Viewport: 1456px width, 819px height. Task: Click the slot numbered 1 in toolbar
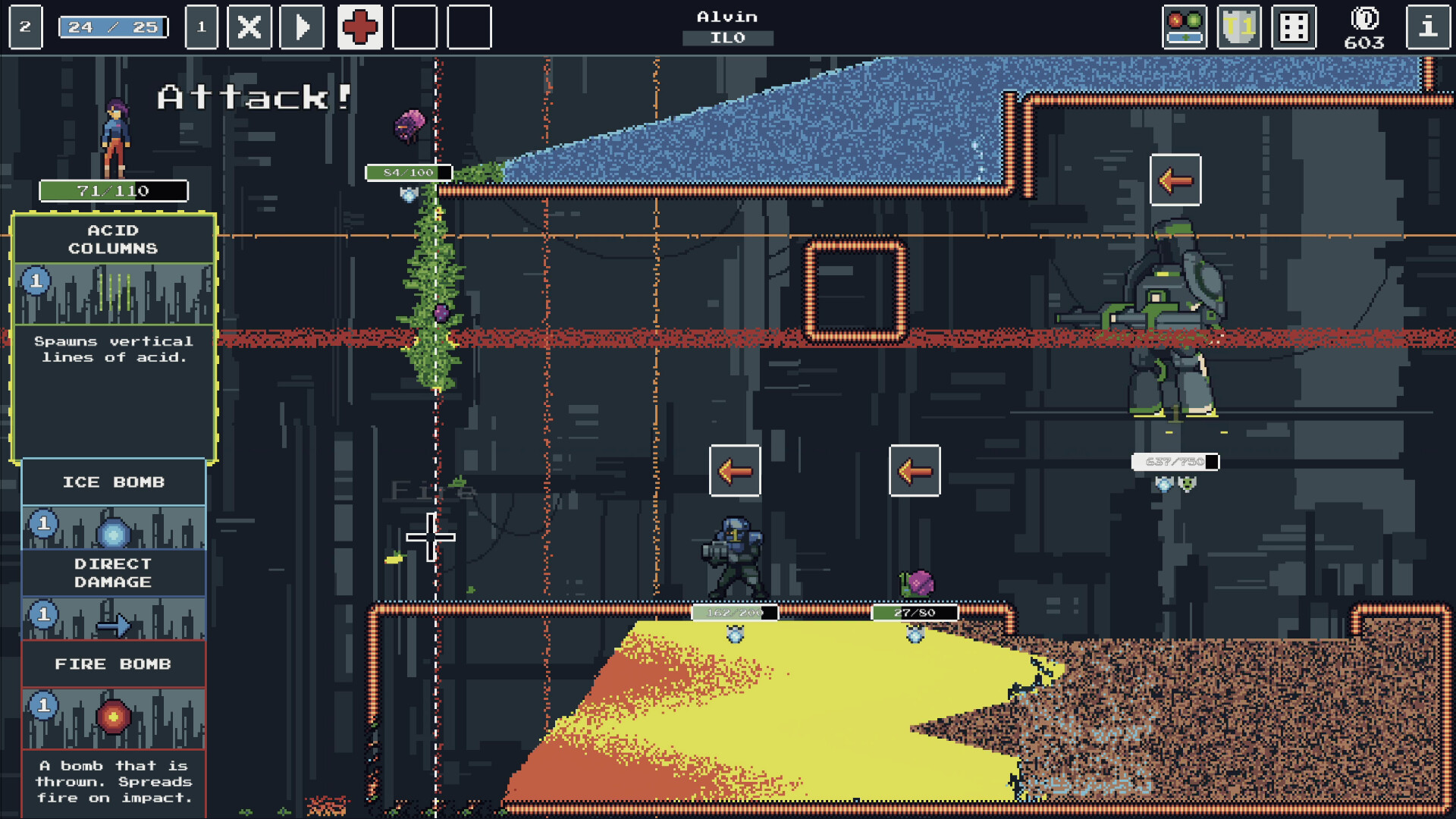pyautogui.click(x=201, y=27)
